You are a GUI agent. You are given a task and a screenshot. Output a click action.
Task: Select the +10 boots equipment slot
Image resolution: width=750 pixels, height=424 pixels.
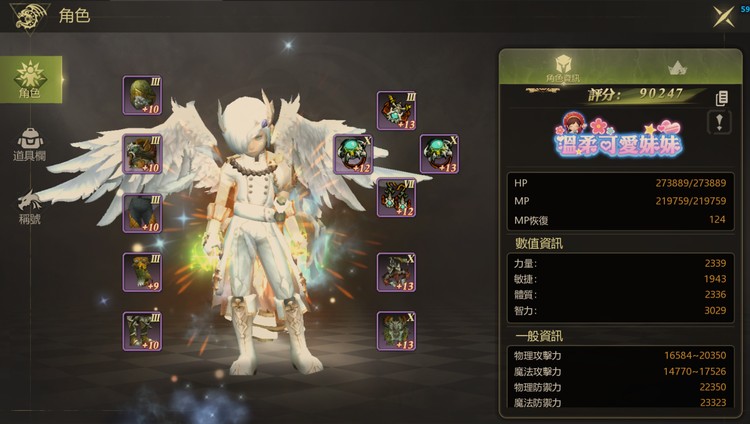coord(142,331)
